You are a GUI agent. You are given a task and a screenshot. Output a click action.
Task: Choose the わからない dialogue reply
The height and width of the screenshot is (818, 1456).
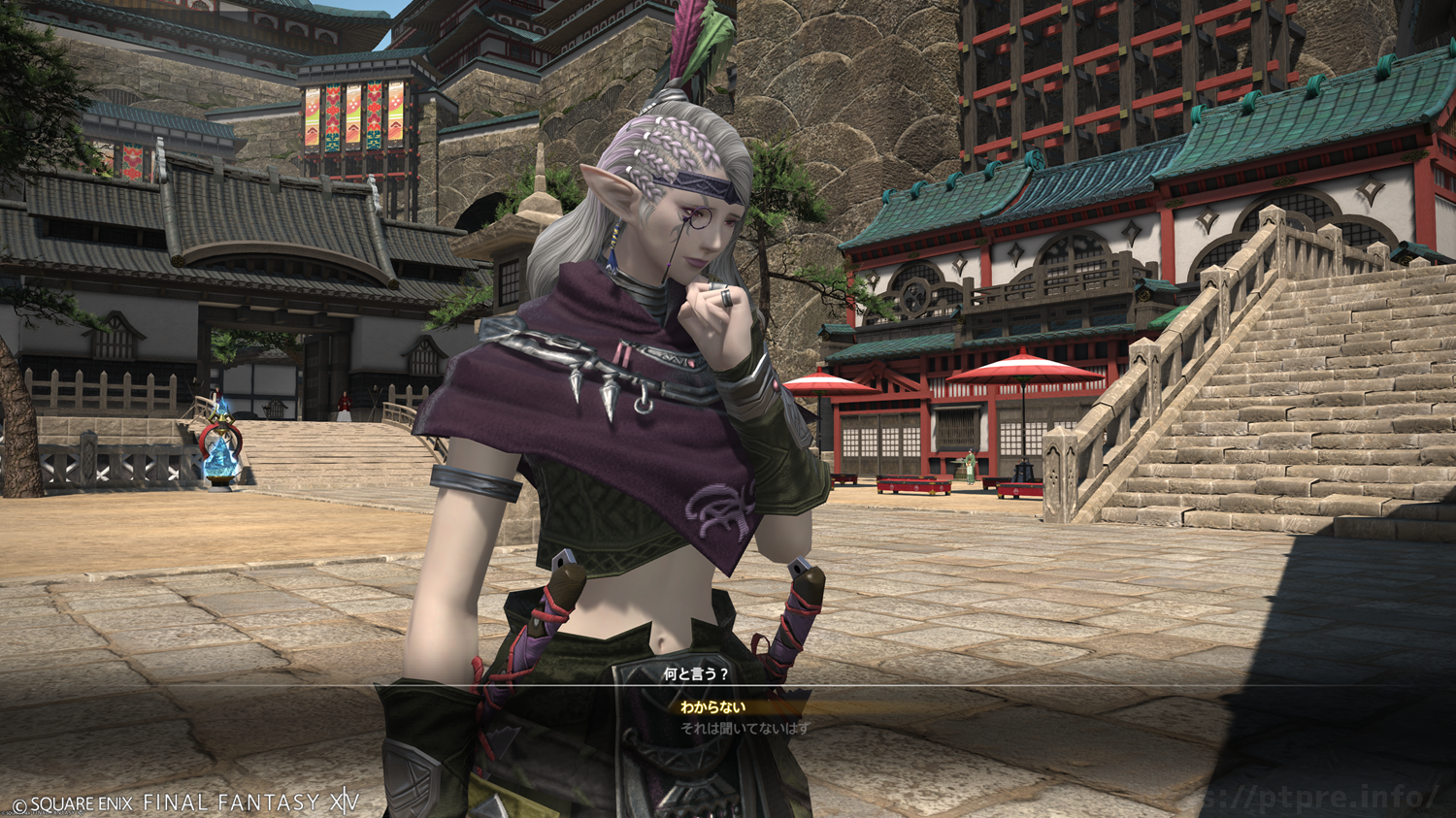712,707
